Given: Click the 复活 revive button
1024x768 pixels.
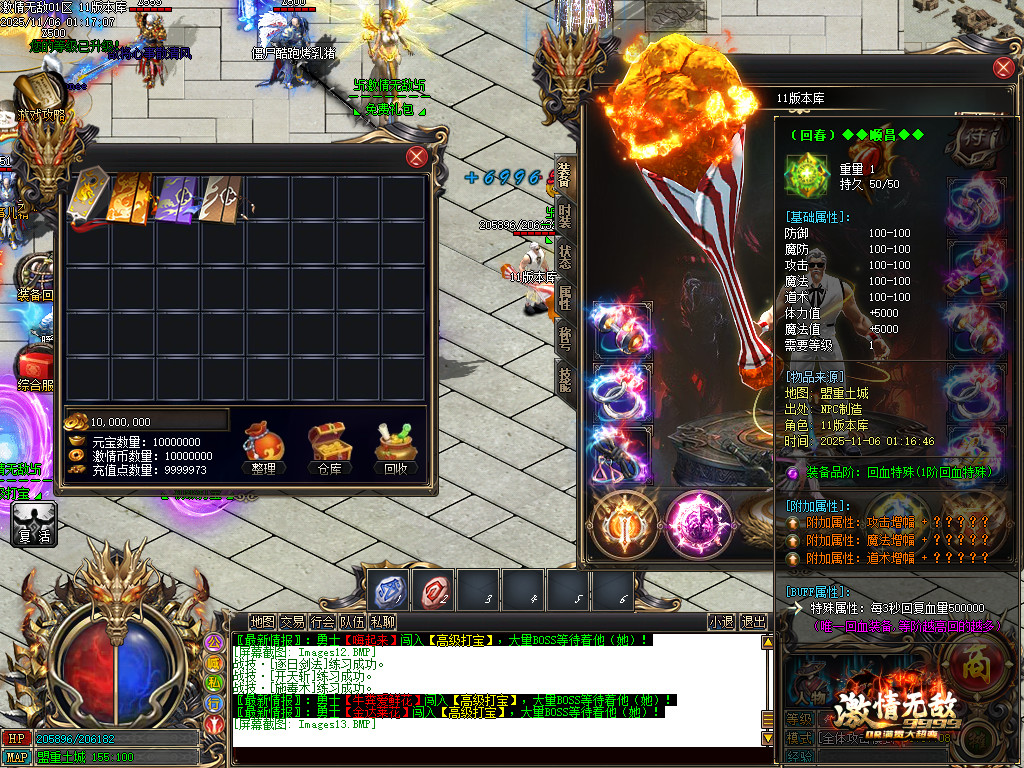Looking at the screenshot, I should click(34, 524).
